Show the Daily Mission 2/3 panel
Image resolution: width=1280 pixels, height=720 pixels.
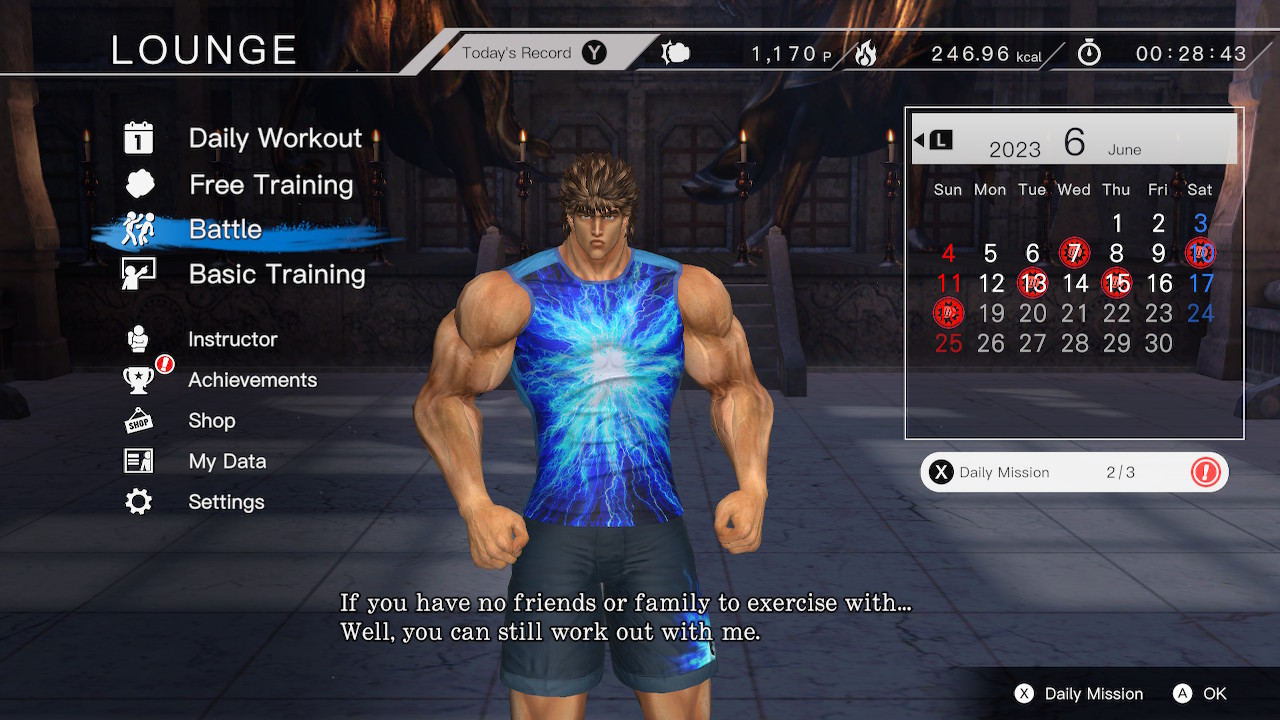tap(1074, 473)
